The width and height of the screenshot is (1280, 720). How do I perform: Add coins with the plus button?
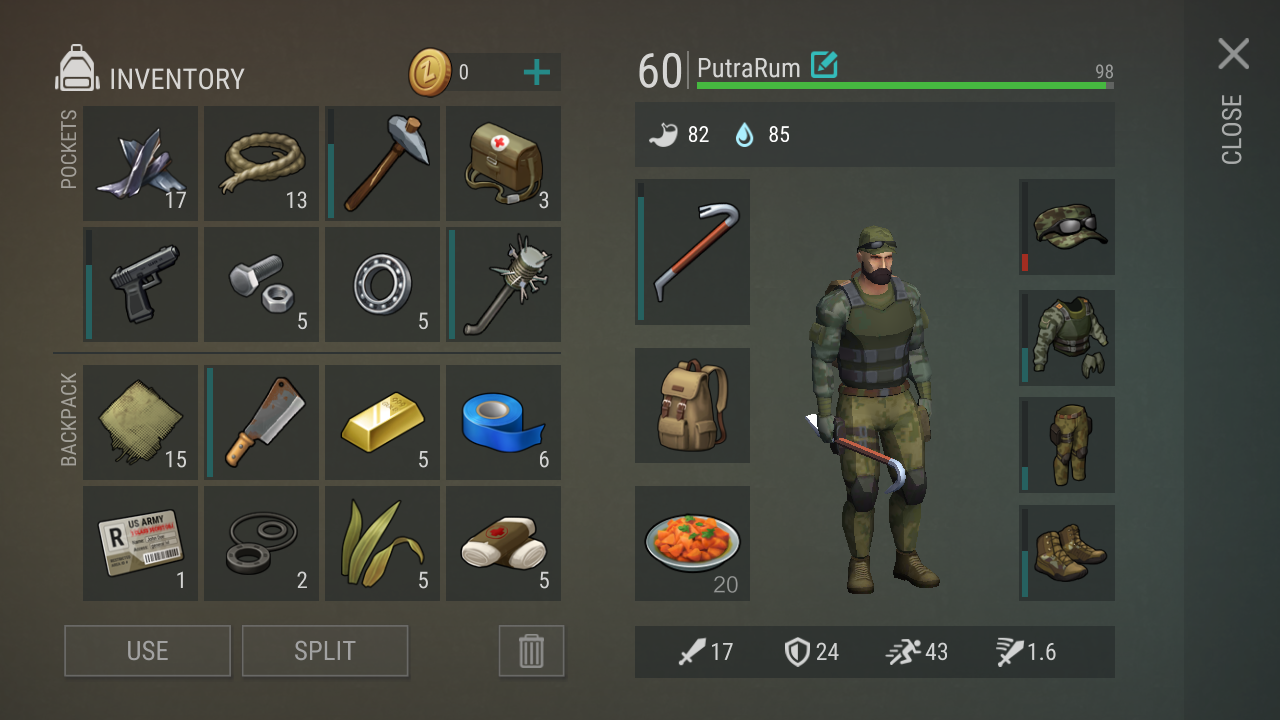537,72
